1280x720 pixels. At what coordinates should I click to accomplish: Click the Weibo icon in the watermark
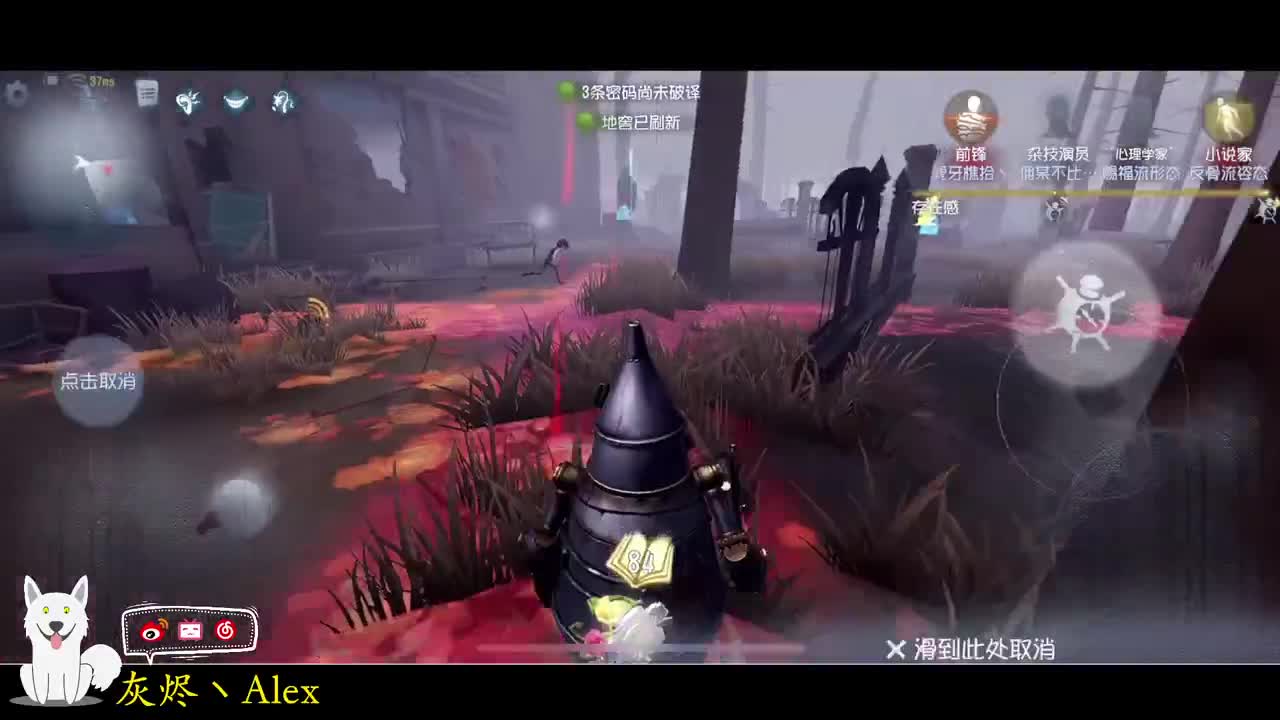point(152,631)
